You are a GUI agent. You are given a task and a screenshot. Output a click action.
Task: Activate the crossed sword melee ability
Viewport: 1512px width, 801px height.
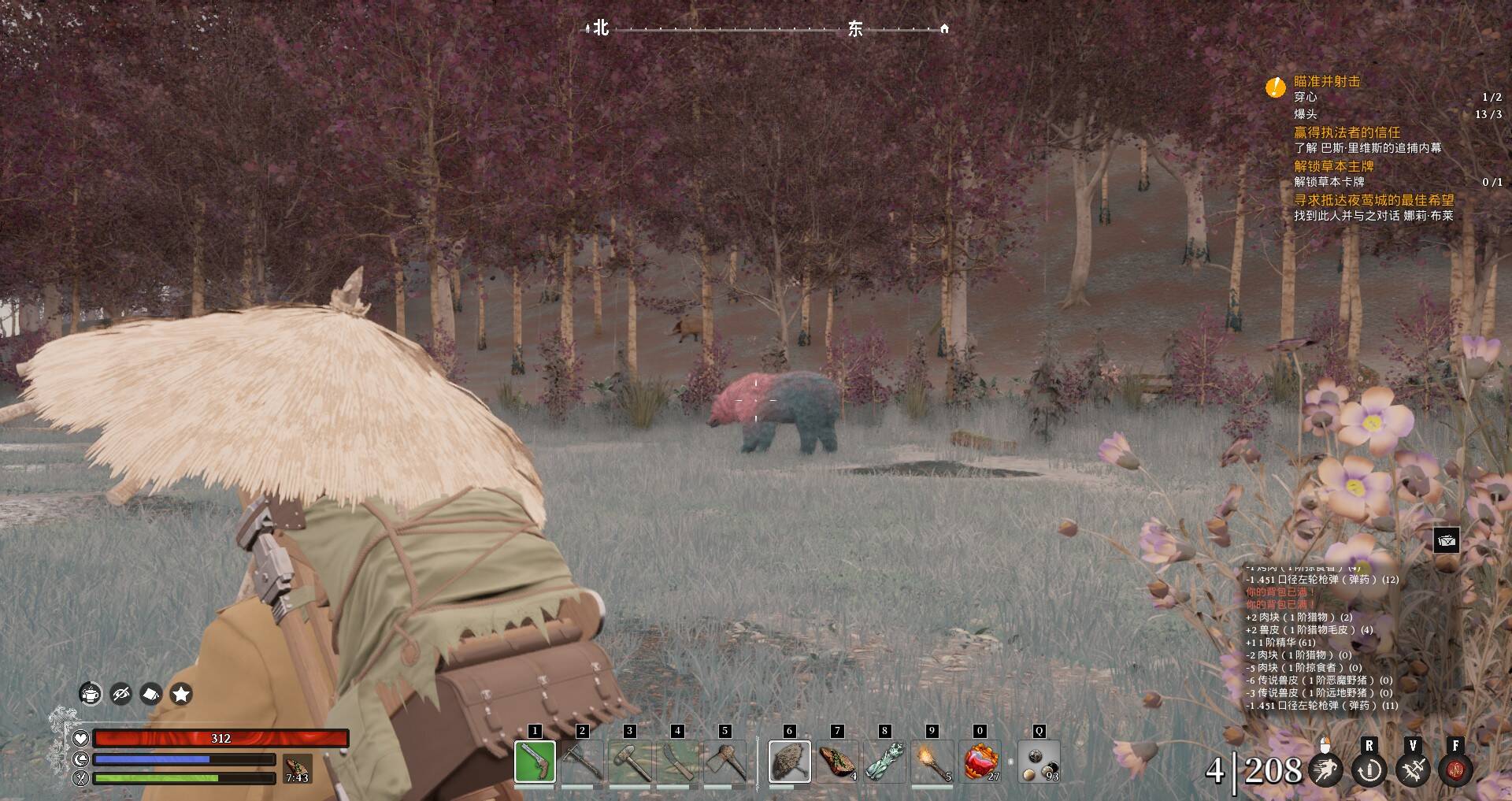pyautogui.click(x=1413, y=769)
